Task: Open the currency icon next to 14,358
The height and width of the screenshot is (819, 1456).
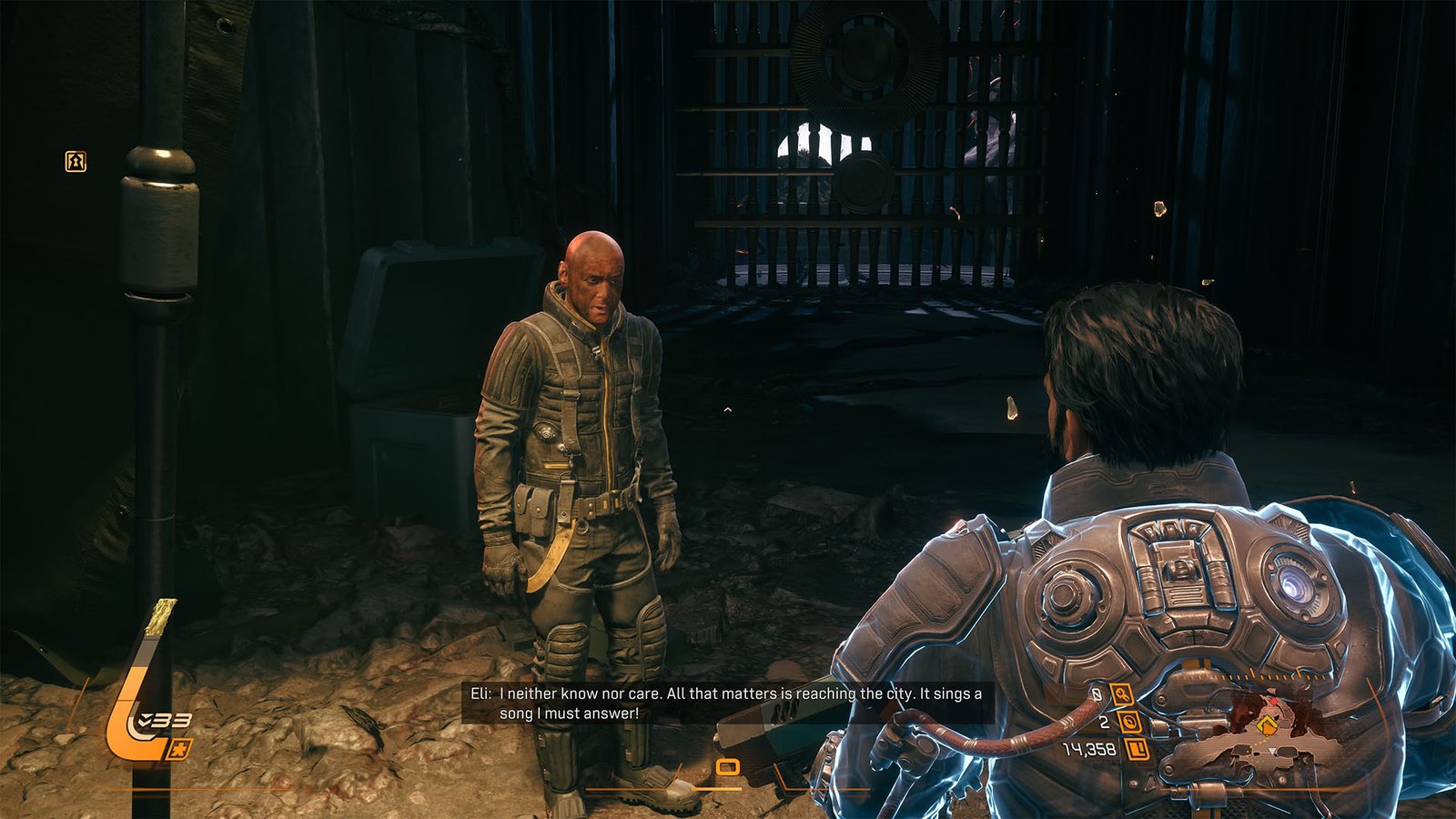Action: pyautogui.click(x=1137, y=749)
